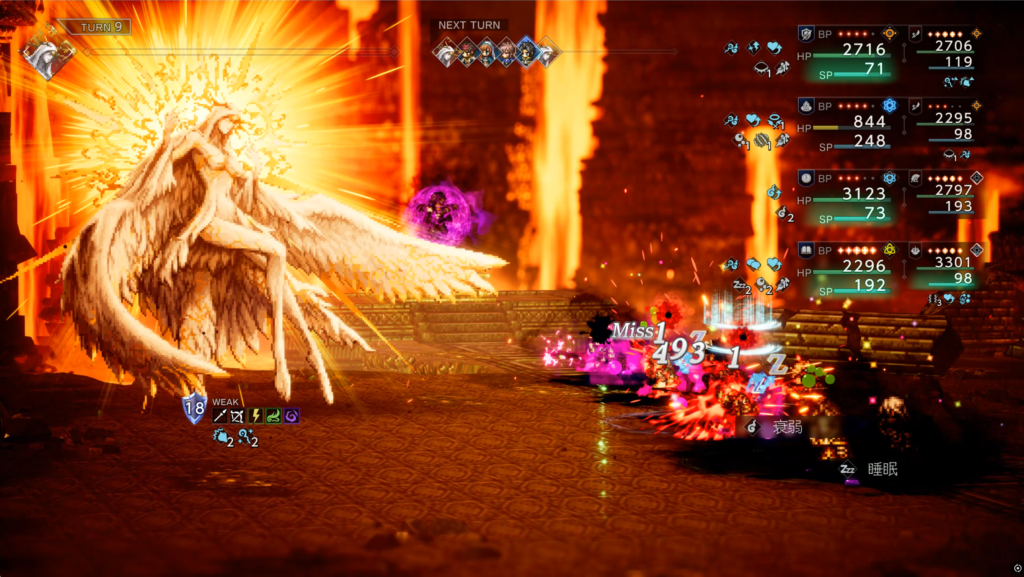Select the bow weakness icon
This screenshot has height=577, width=1024.
[x=237, y=416]
